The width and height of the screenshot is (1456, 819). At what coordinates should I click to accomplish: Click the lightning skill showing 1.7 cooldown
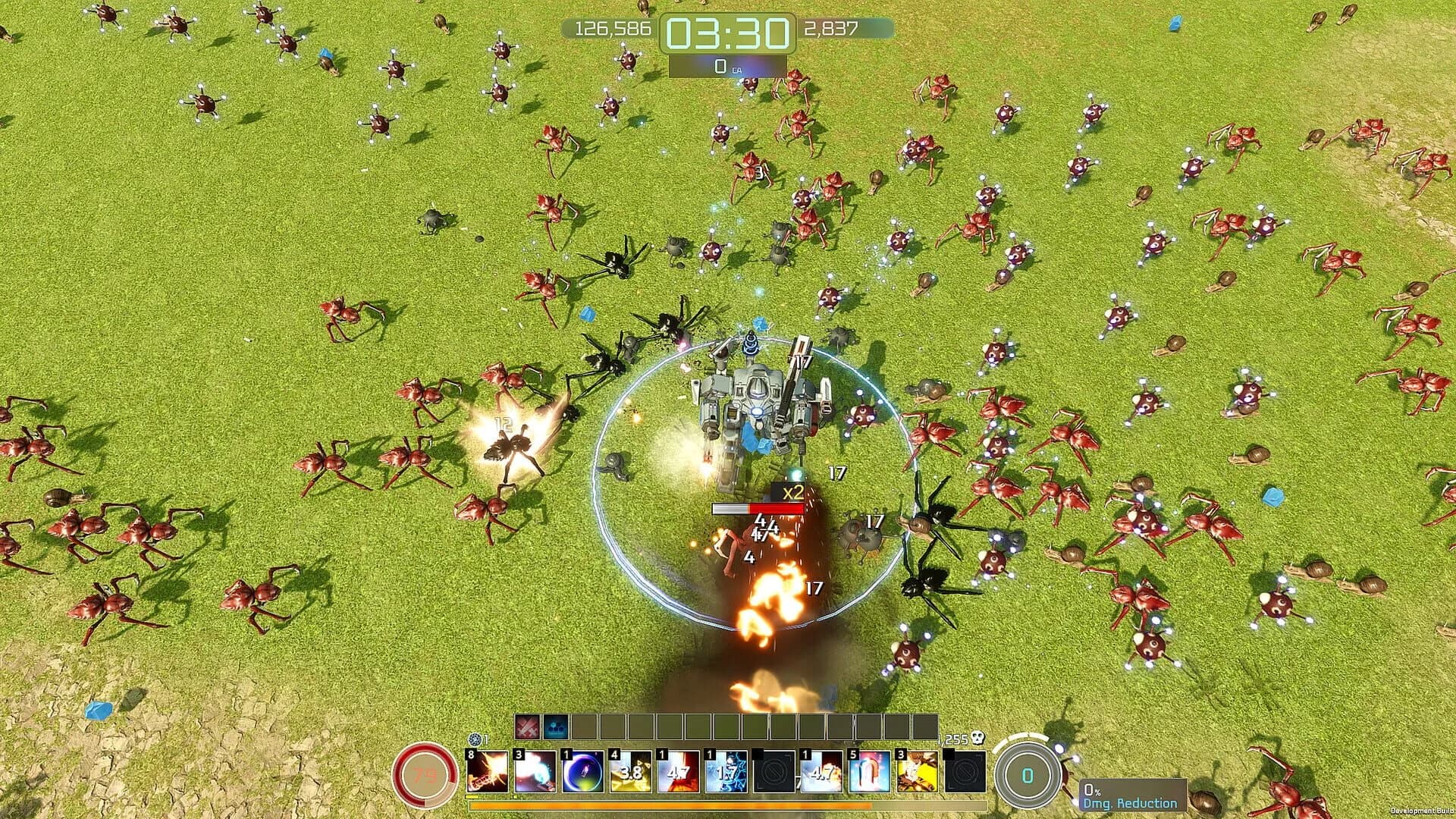726,772
